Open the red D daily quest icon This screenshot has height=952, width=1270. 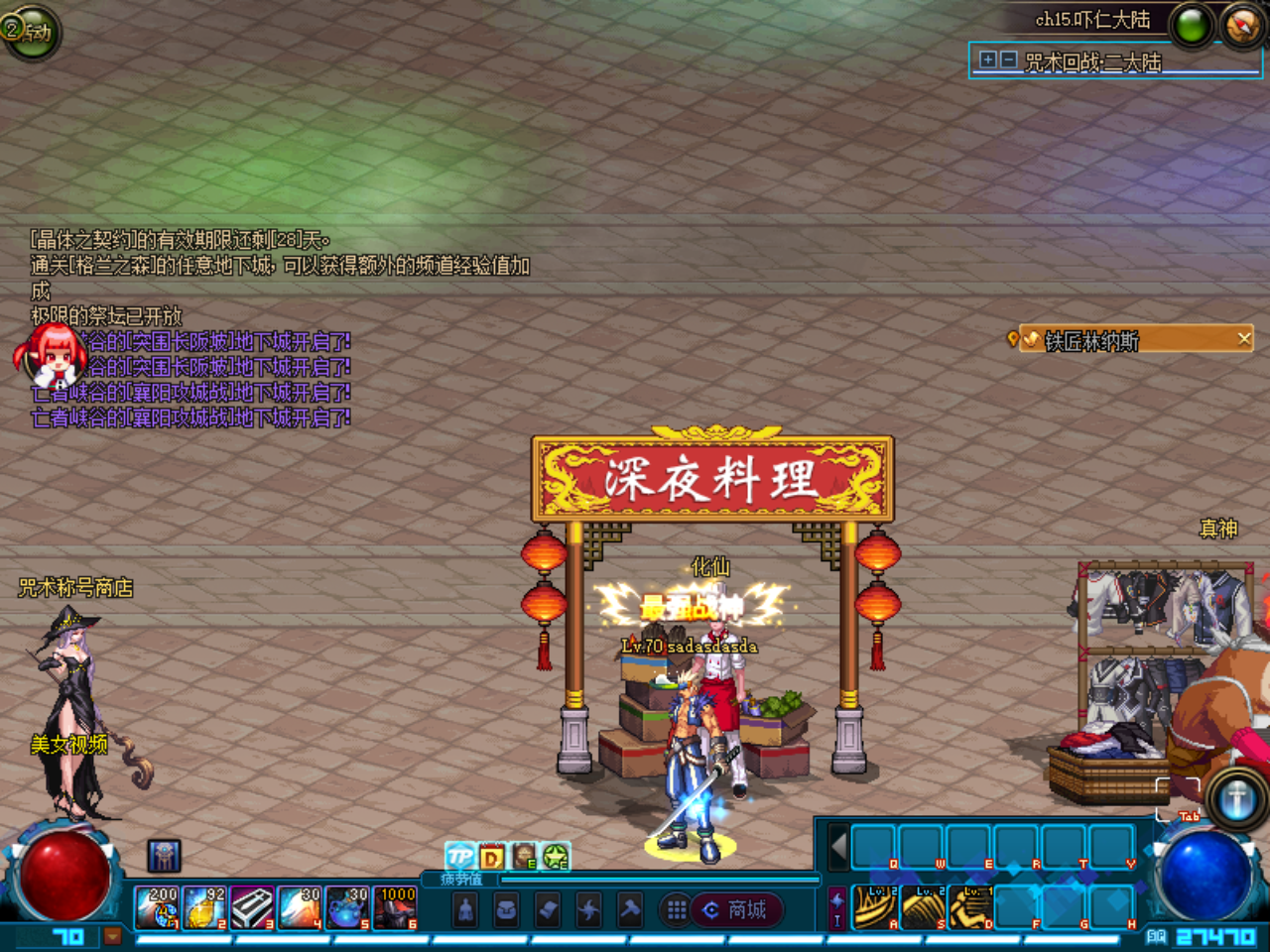point(492,855)
